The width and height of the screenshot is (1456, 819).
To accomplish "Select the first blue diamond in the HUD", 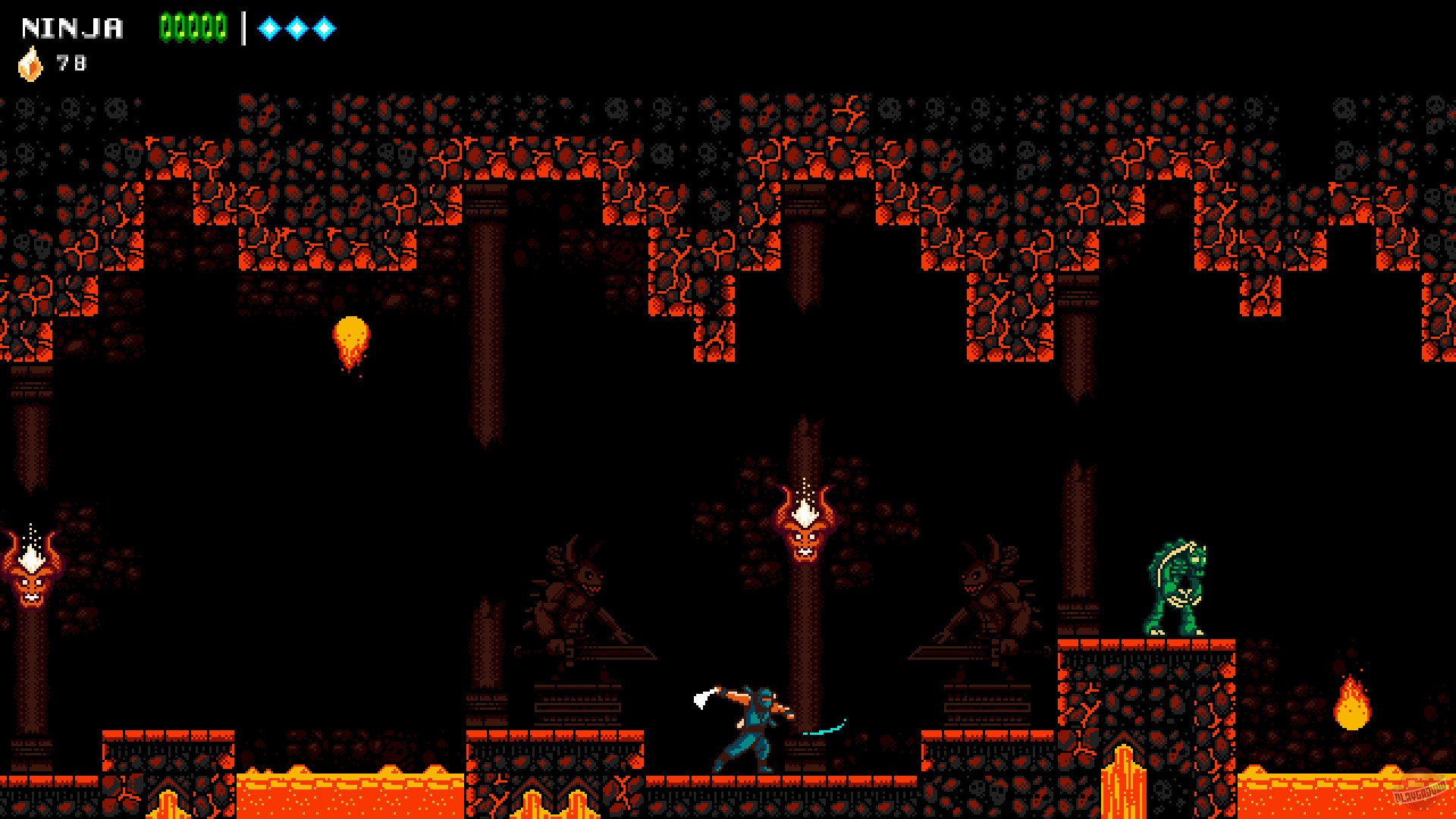I will pyautogui.click(x=269, y=27).
